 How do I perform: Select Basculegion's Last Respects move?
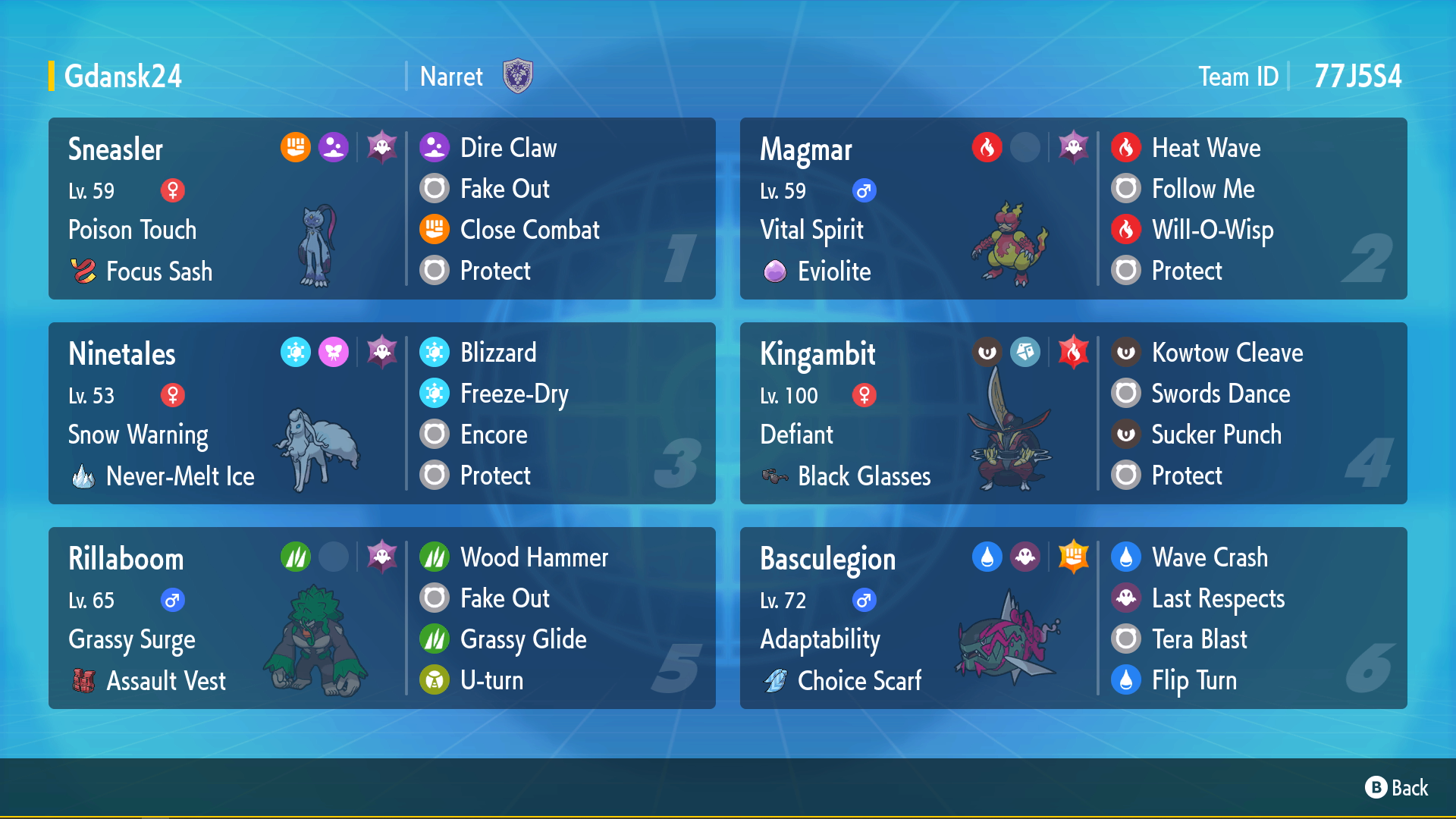point(1217,598)
